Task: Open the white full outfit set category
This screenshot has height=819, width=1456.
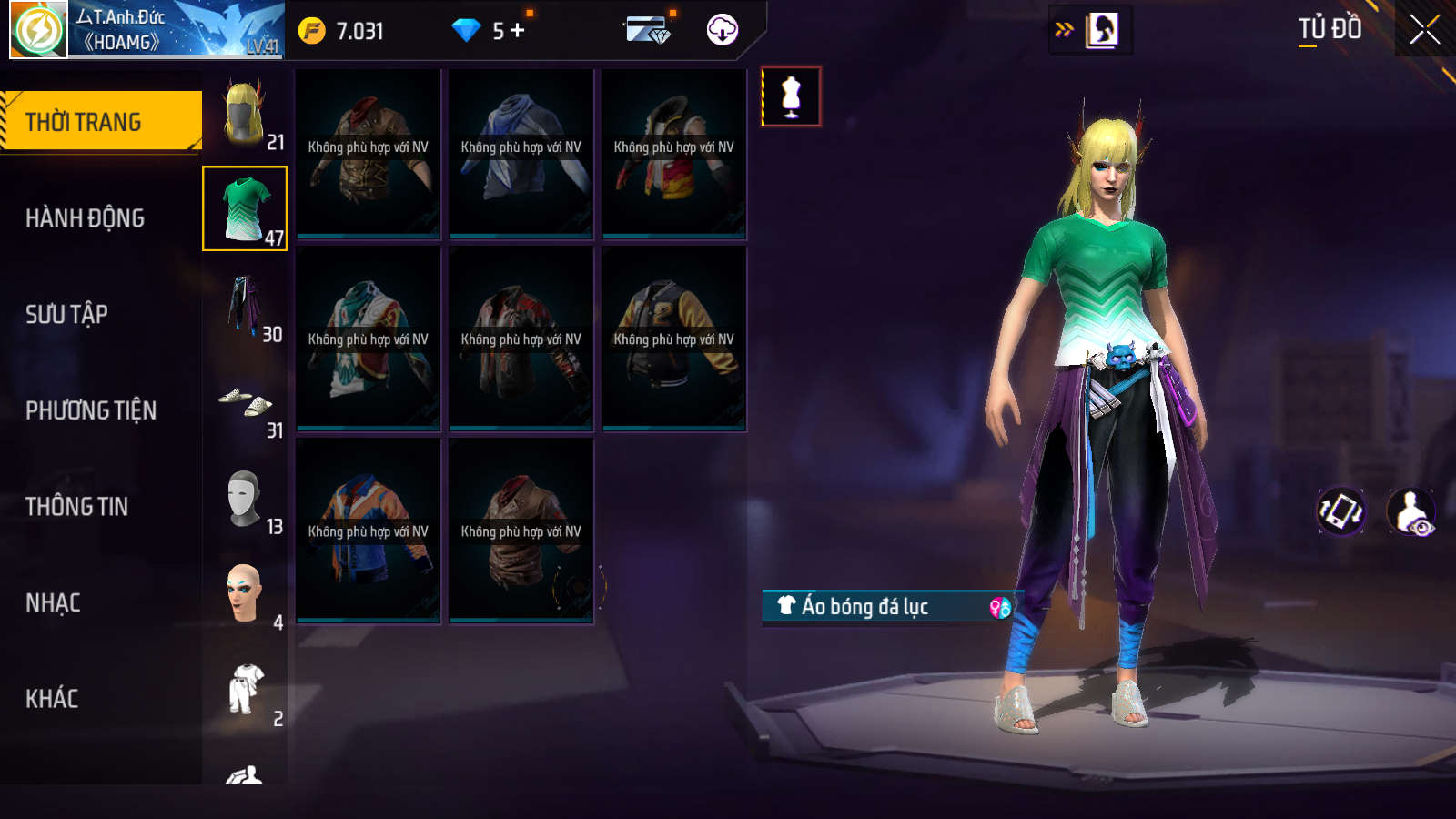Action: coord(245,690)
